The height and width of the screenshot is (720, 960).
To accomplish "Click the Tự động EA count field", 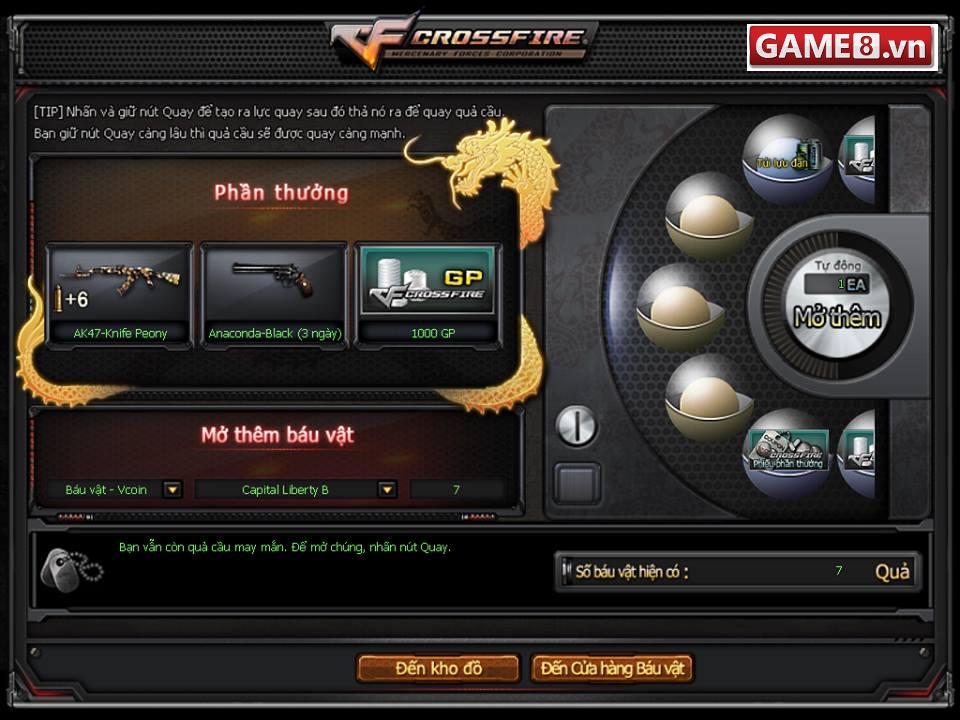I will tap(836, 285).
